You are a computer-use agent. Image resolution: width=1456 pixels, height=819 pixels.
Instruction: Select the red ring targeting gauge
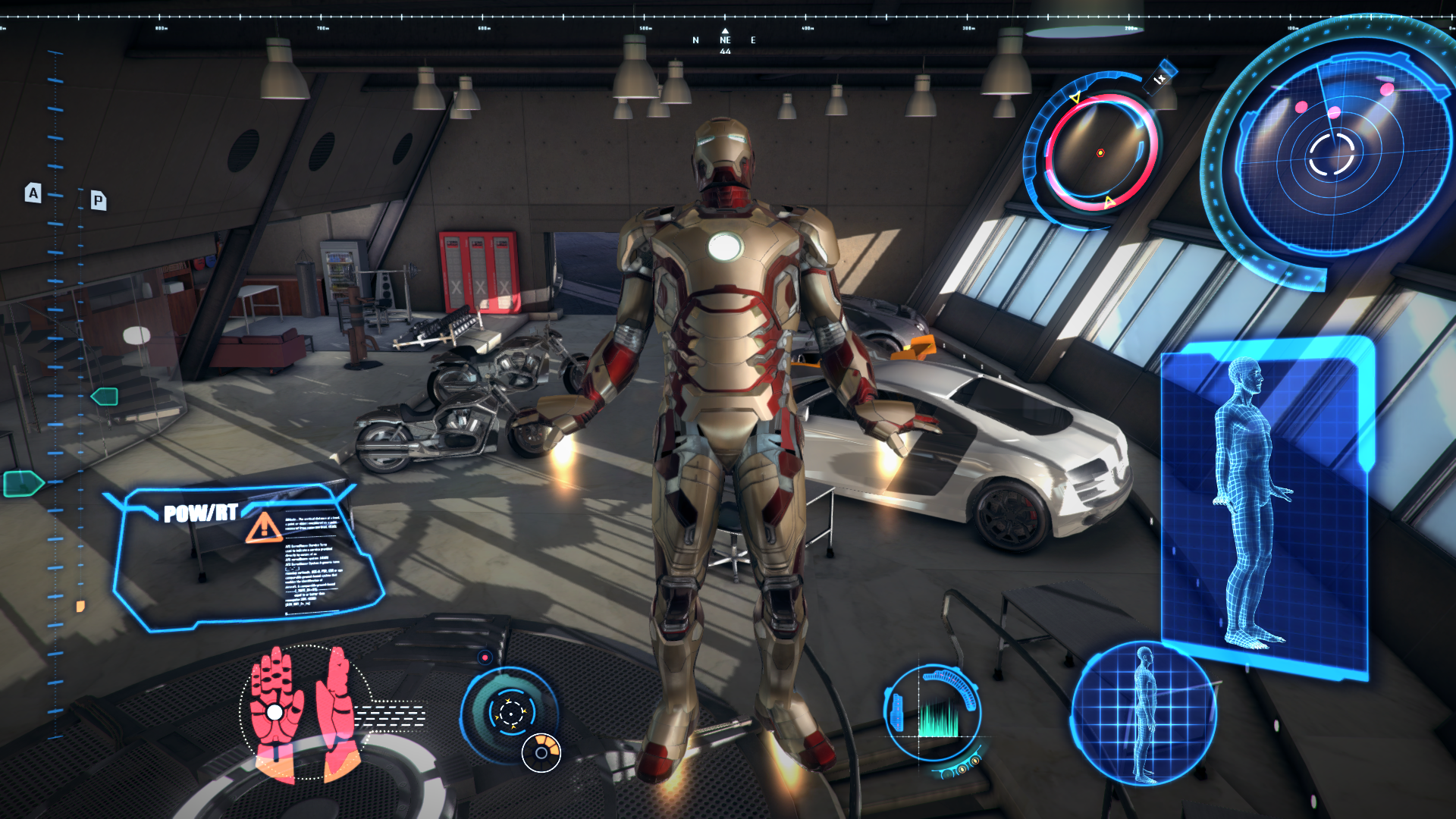(x=1100, y=152)
